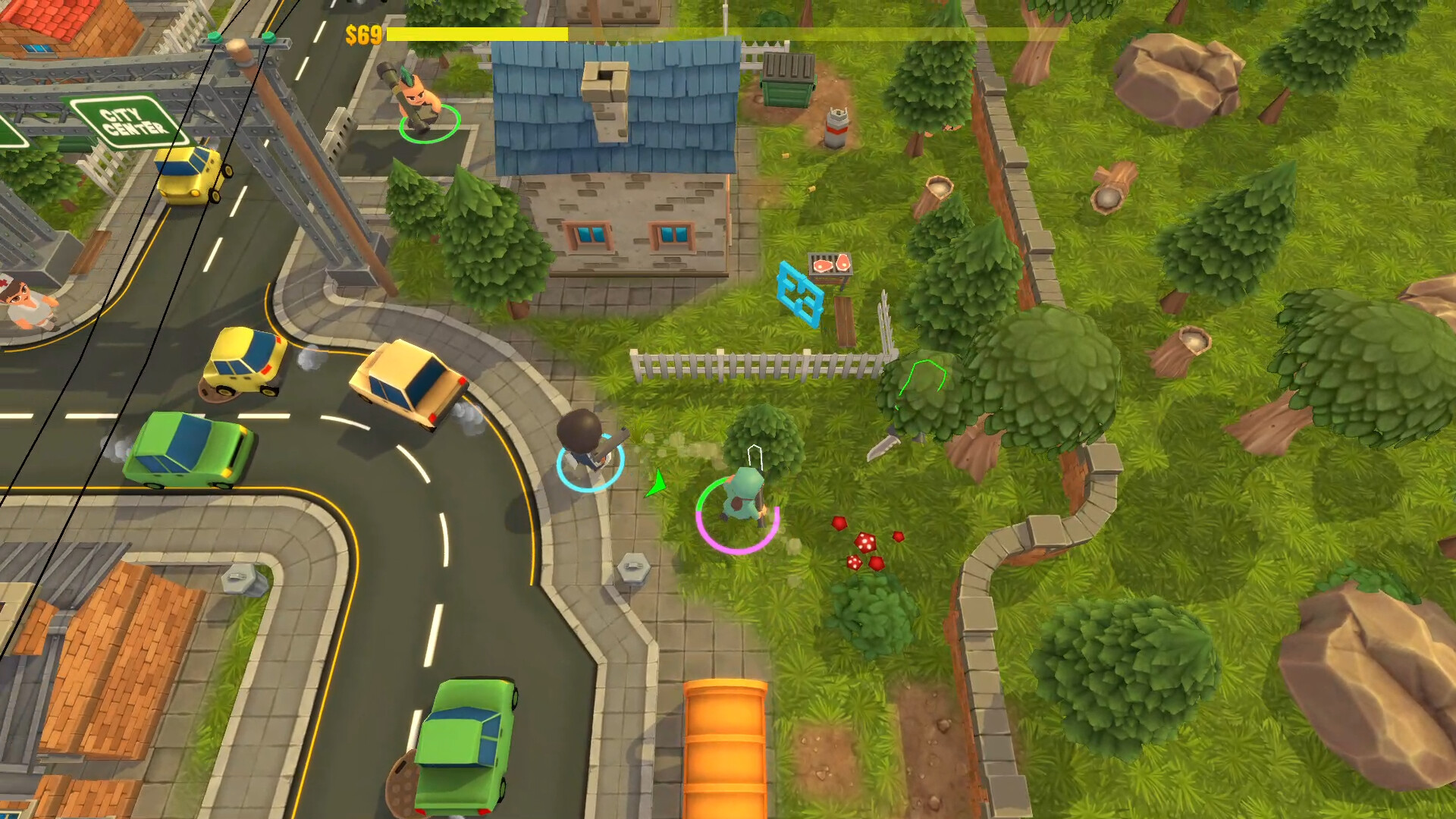Click the red mushrooms in the grass
Screen dimensions: 1456x819
(x=864, y=542)
